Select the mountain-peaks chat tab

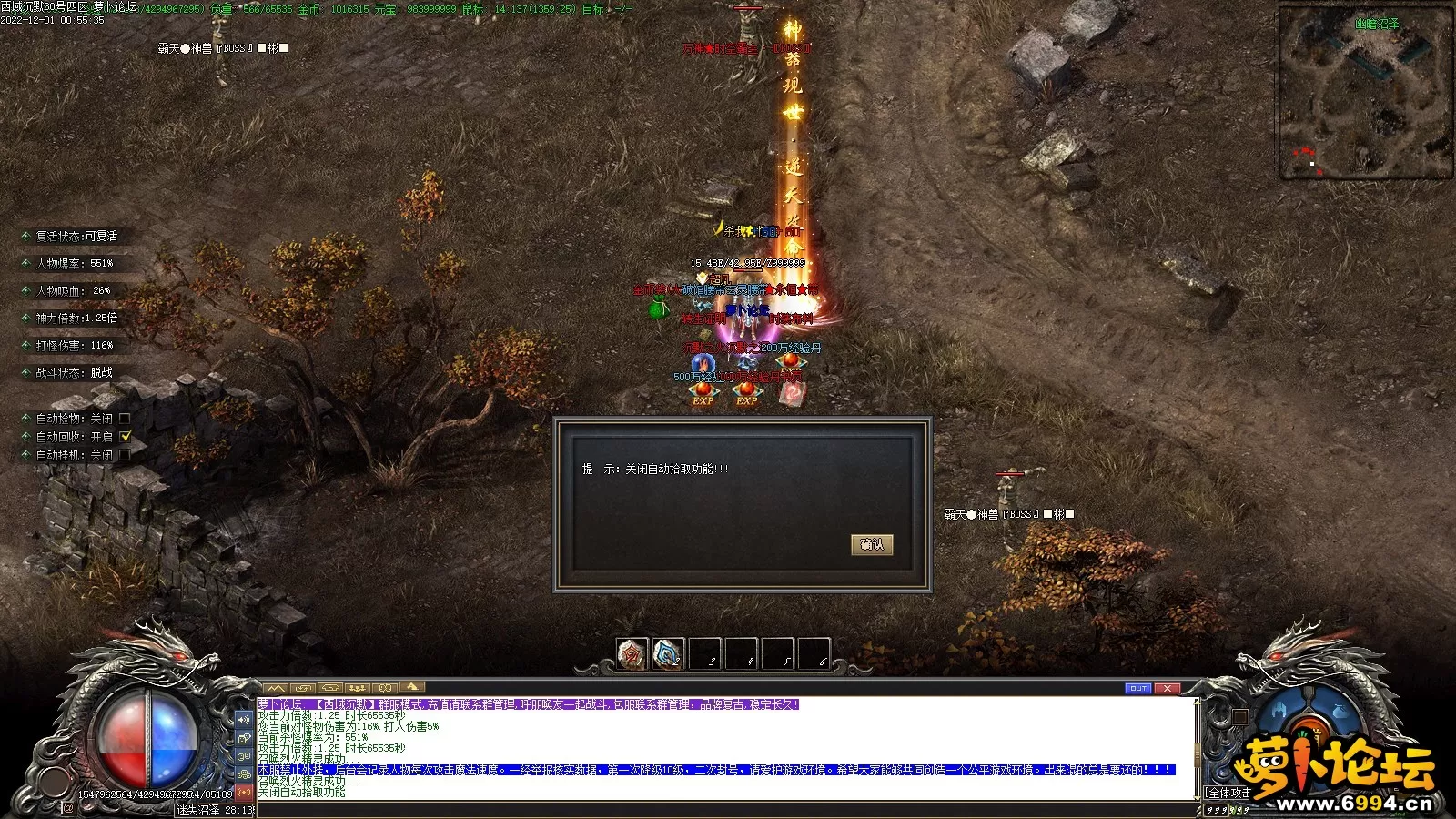276,688
